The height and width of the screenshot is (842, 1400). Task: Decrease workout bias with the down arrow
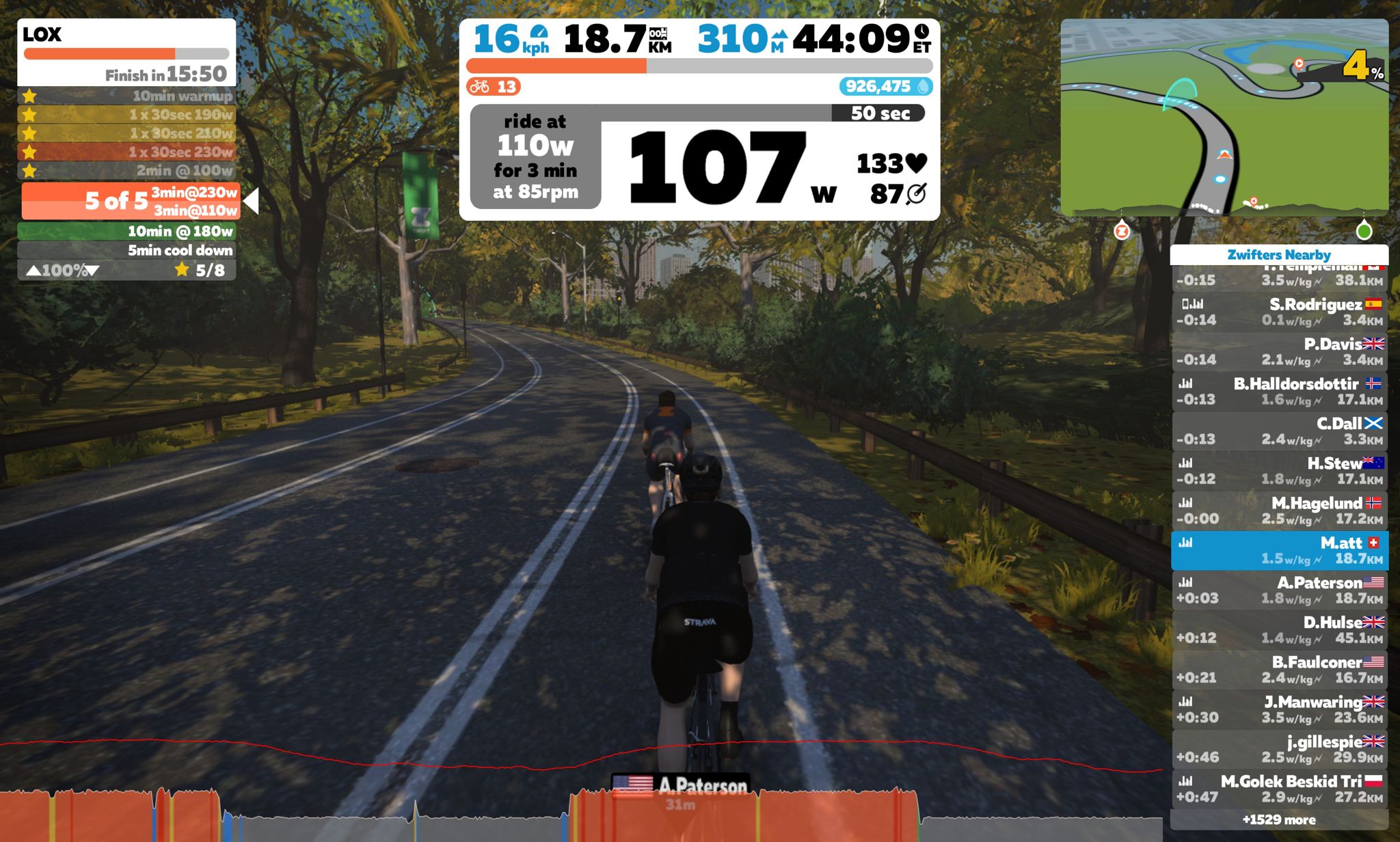coord(91,270)
